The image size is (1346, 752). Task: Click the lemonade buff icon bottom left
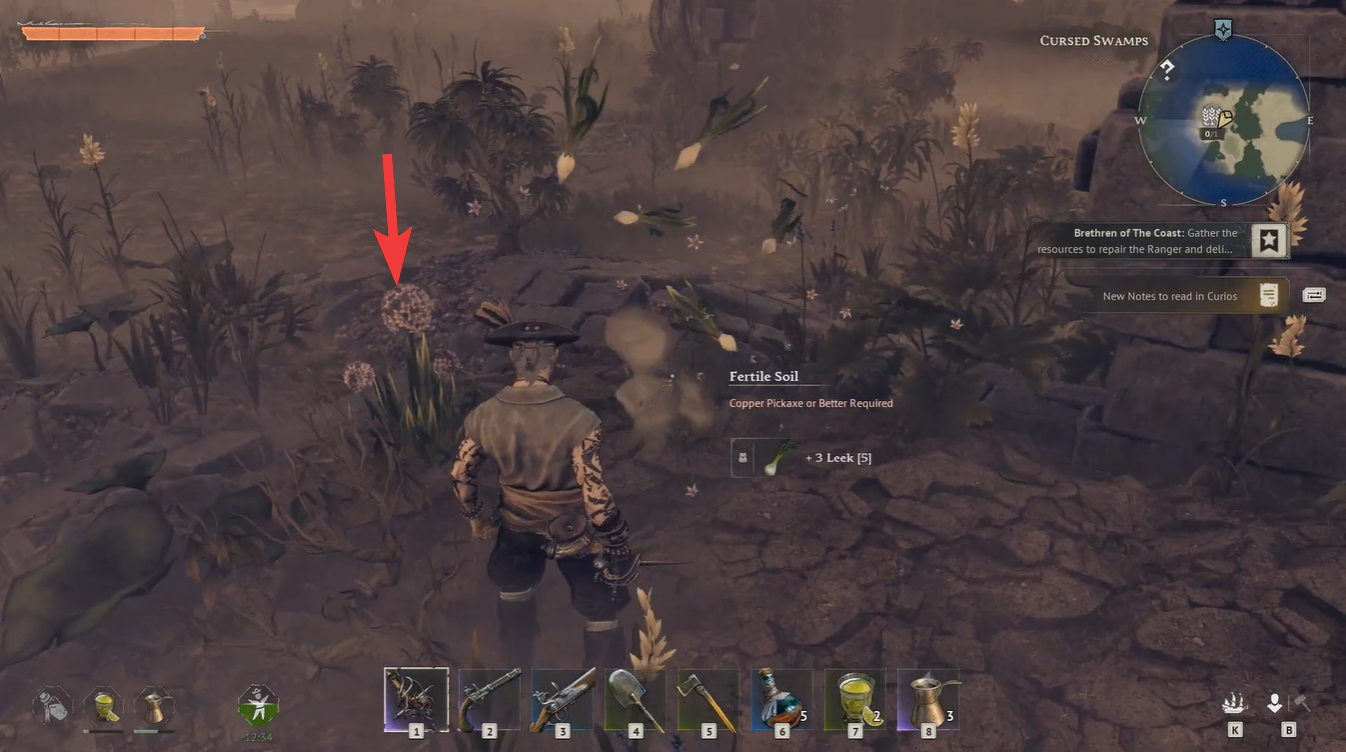[x=102, y=706]
